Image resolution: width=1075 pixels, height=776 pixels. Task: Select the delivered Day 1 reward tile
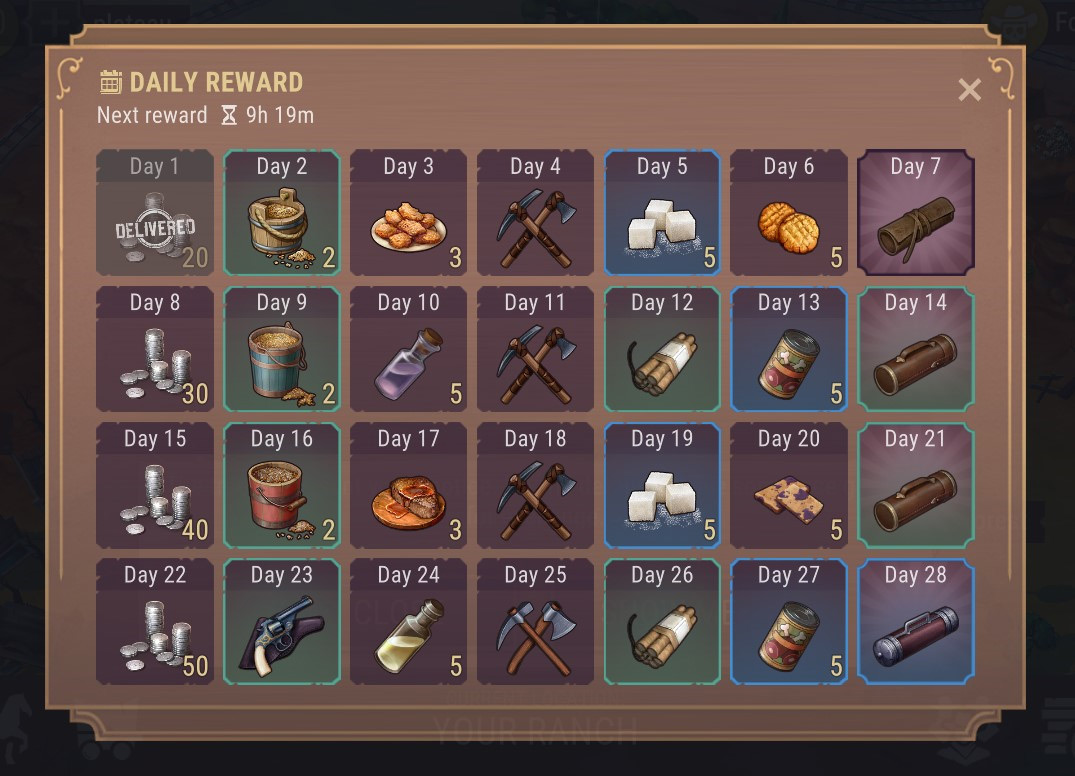click(x=155, y=213)
